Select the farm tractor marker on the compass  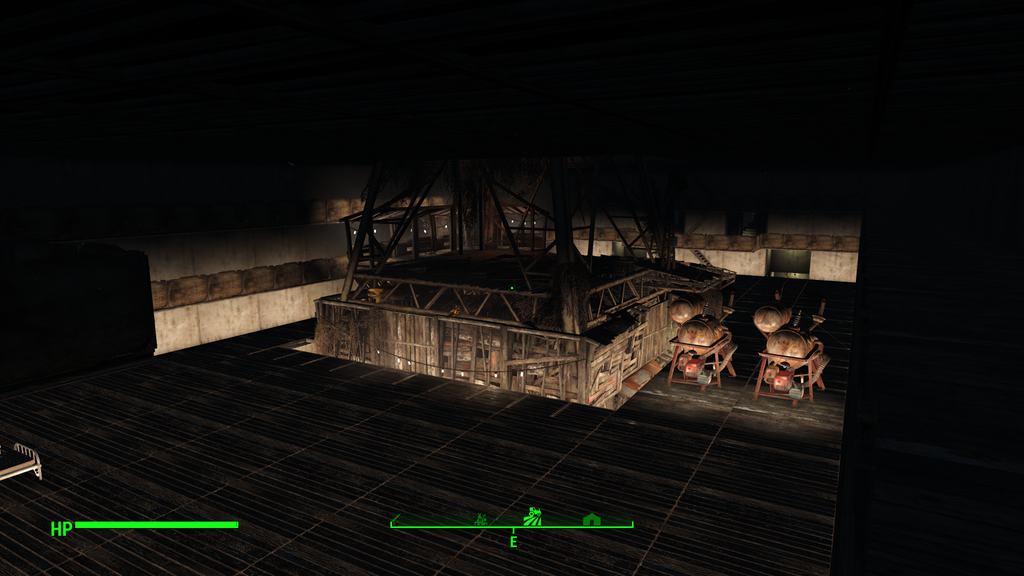533,517
